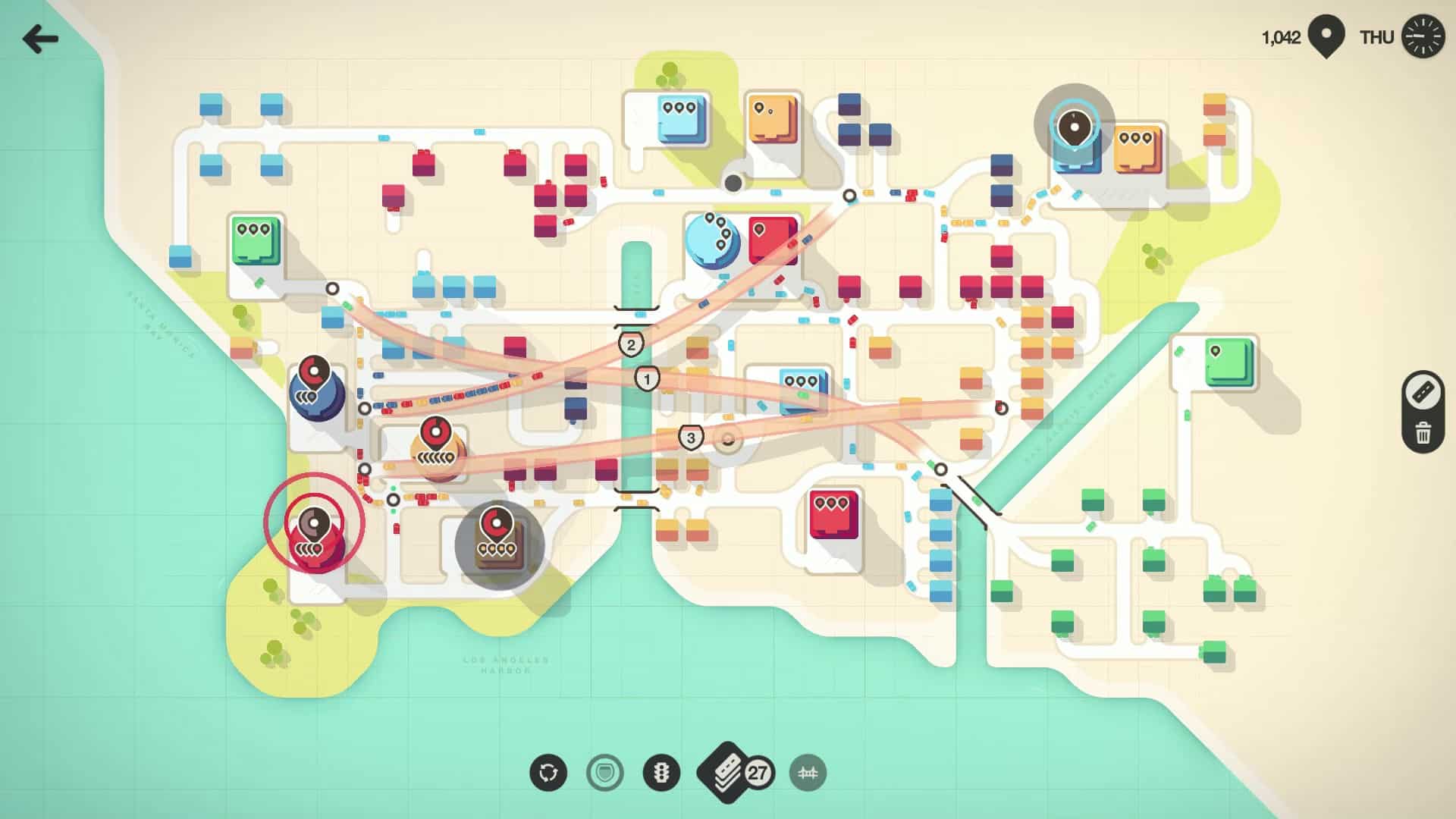Click motorway marker 1 on the map

pos(647,377)
